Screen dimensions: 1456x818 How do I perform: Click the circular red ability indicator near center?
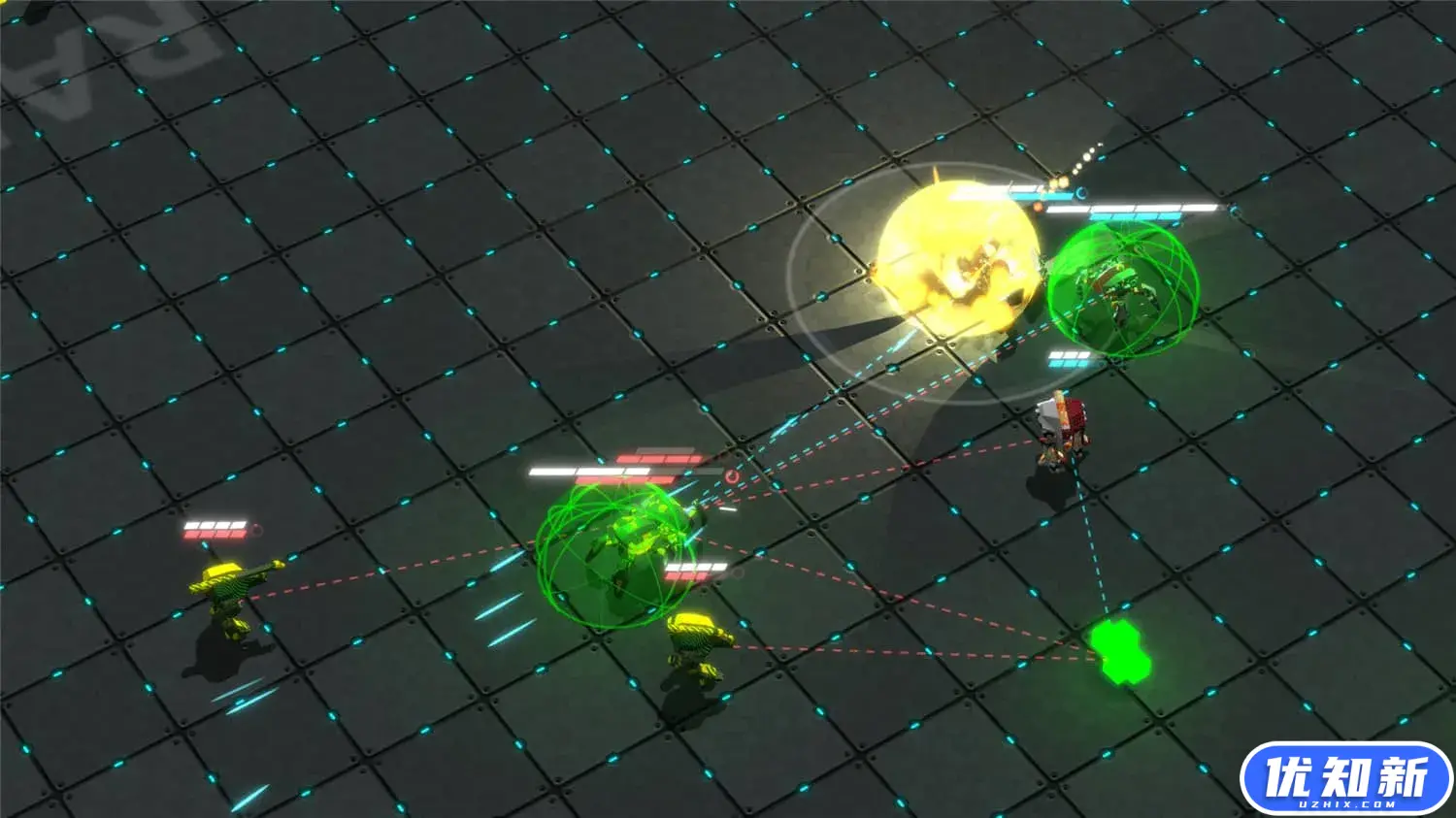click(x=730, y=477)
